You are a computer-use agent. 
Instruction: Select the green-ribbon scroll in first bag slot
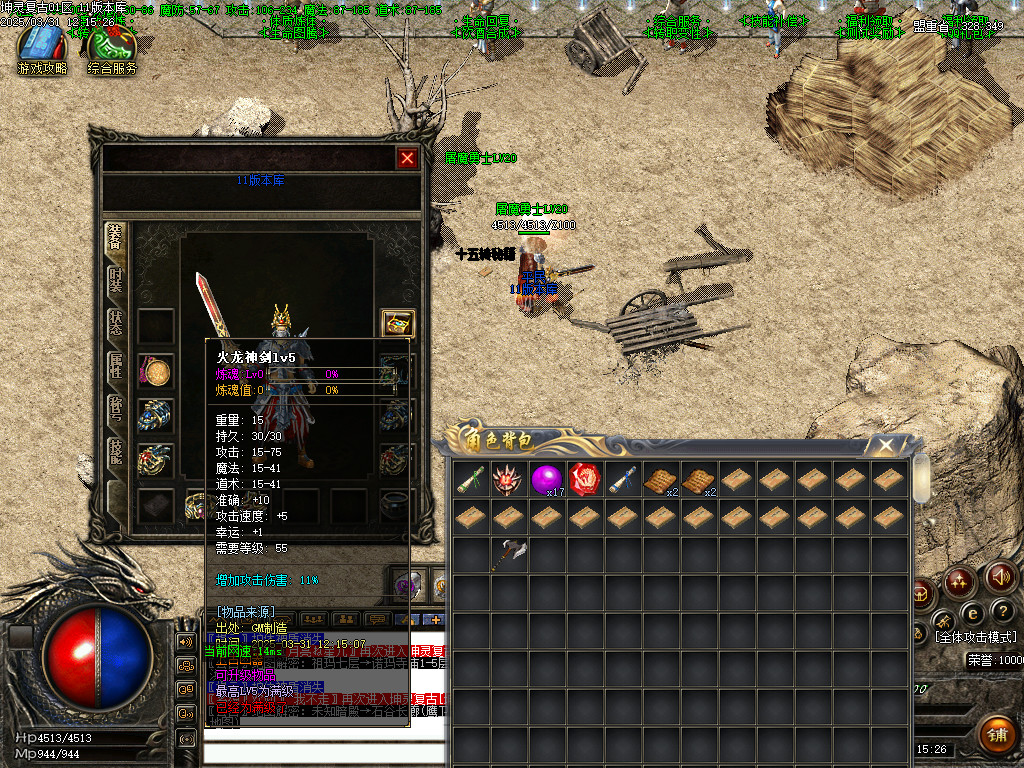point(470,479)
